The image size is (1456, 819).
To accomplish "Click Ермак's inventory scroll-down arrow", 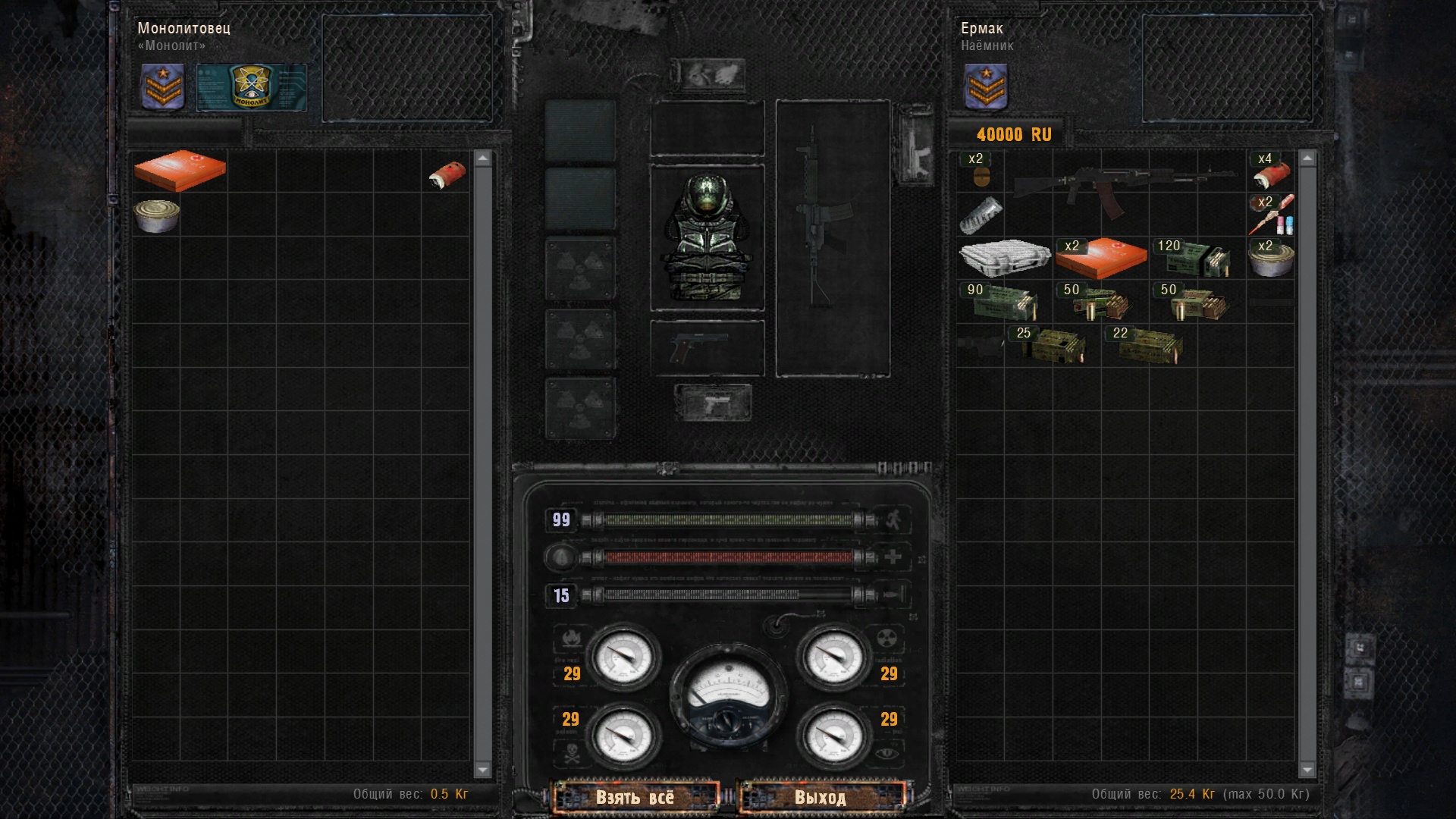I will [x=1307, y=770].
